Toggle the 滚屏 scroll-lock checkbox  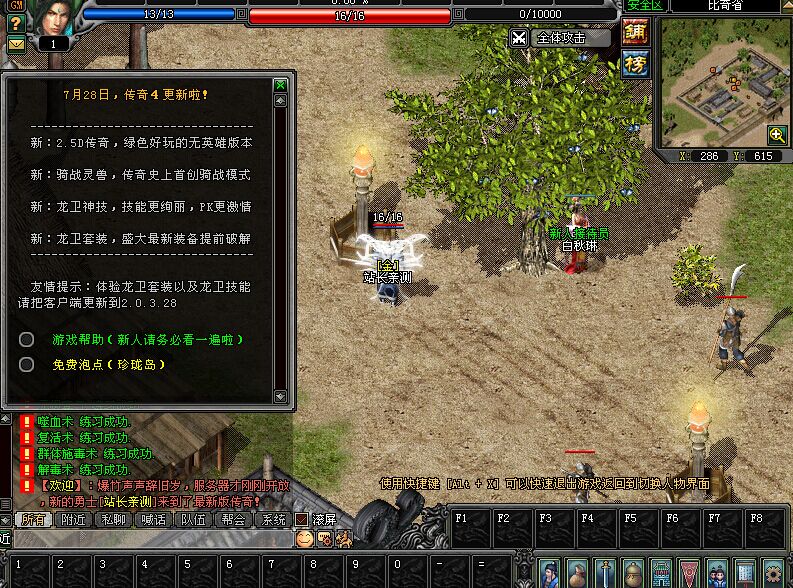[302, 520]
